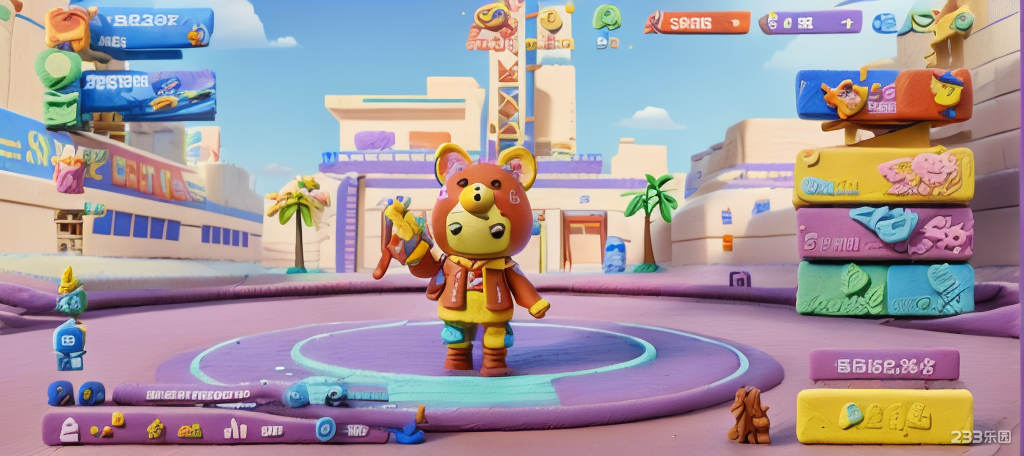Select the top blue banner on left
Viewport: 1024px width, 456px height.
click(x=150, y=28)
